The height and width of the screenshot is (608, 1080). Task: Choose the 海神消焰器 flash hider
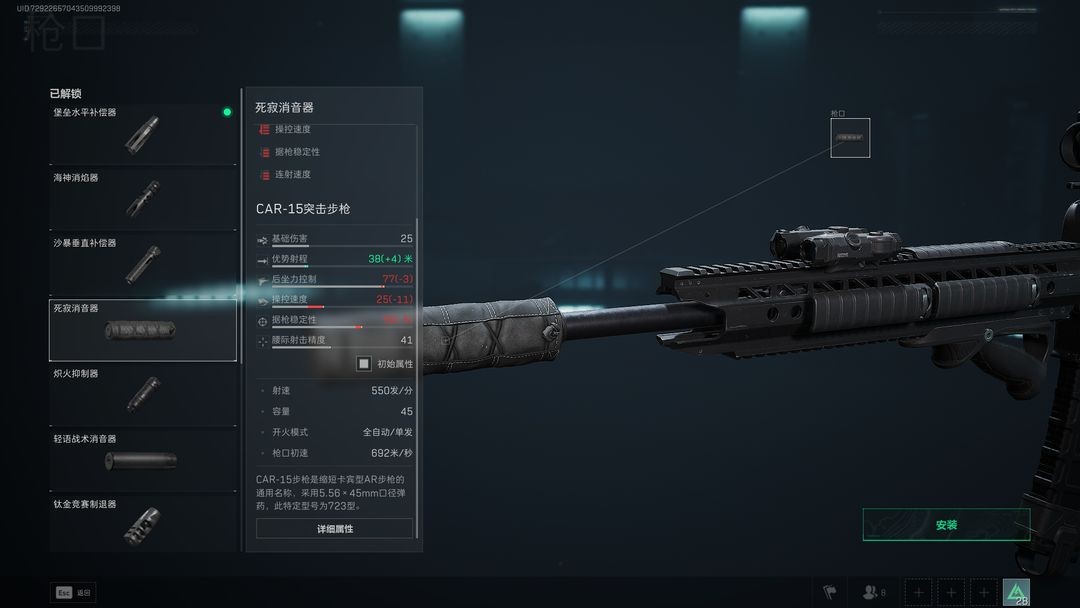pos(142,199)
